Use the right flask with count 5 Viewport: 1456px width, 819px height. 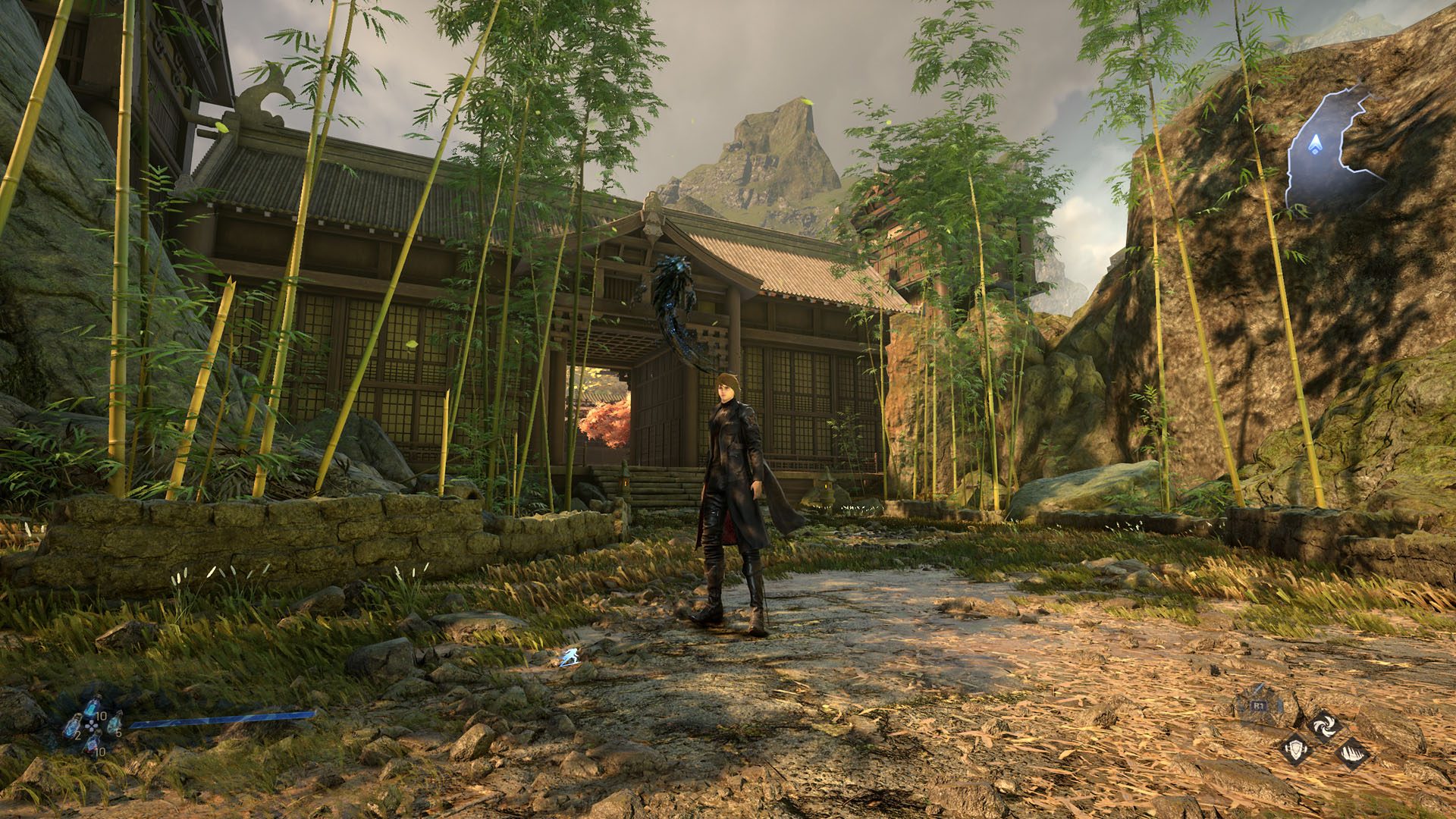(x=114, y=726)
